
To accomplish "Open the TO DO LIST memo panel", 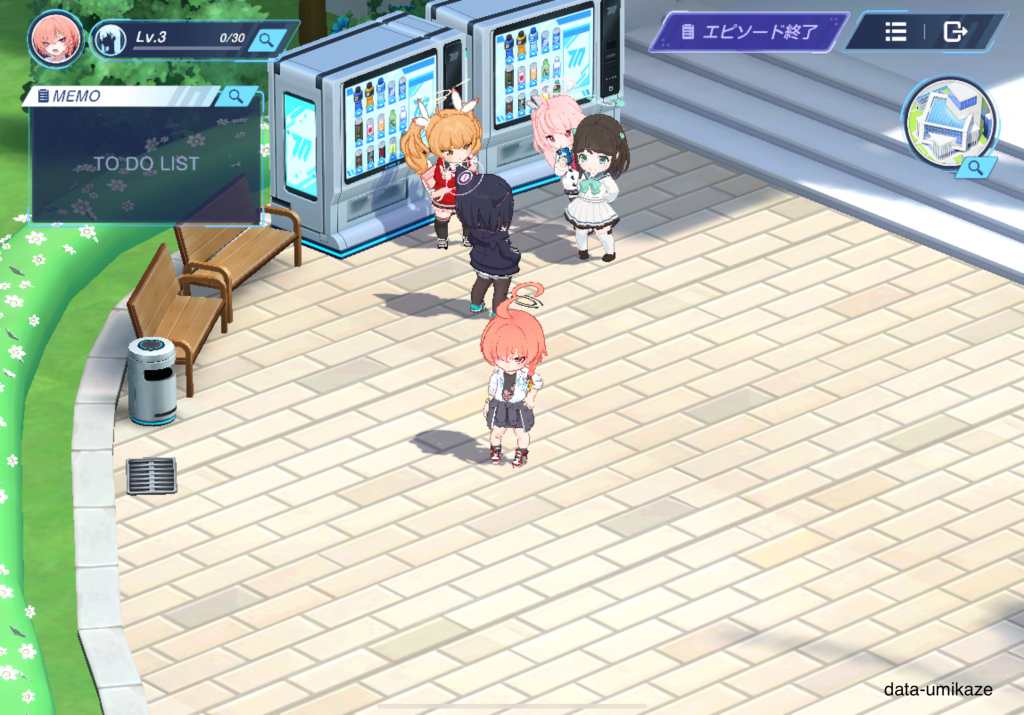I will coord(146,163).
